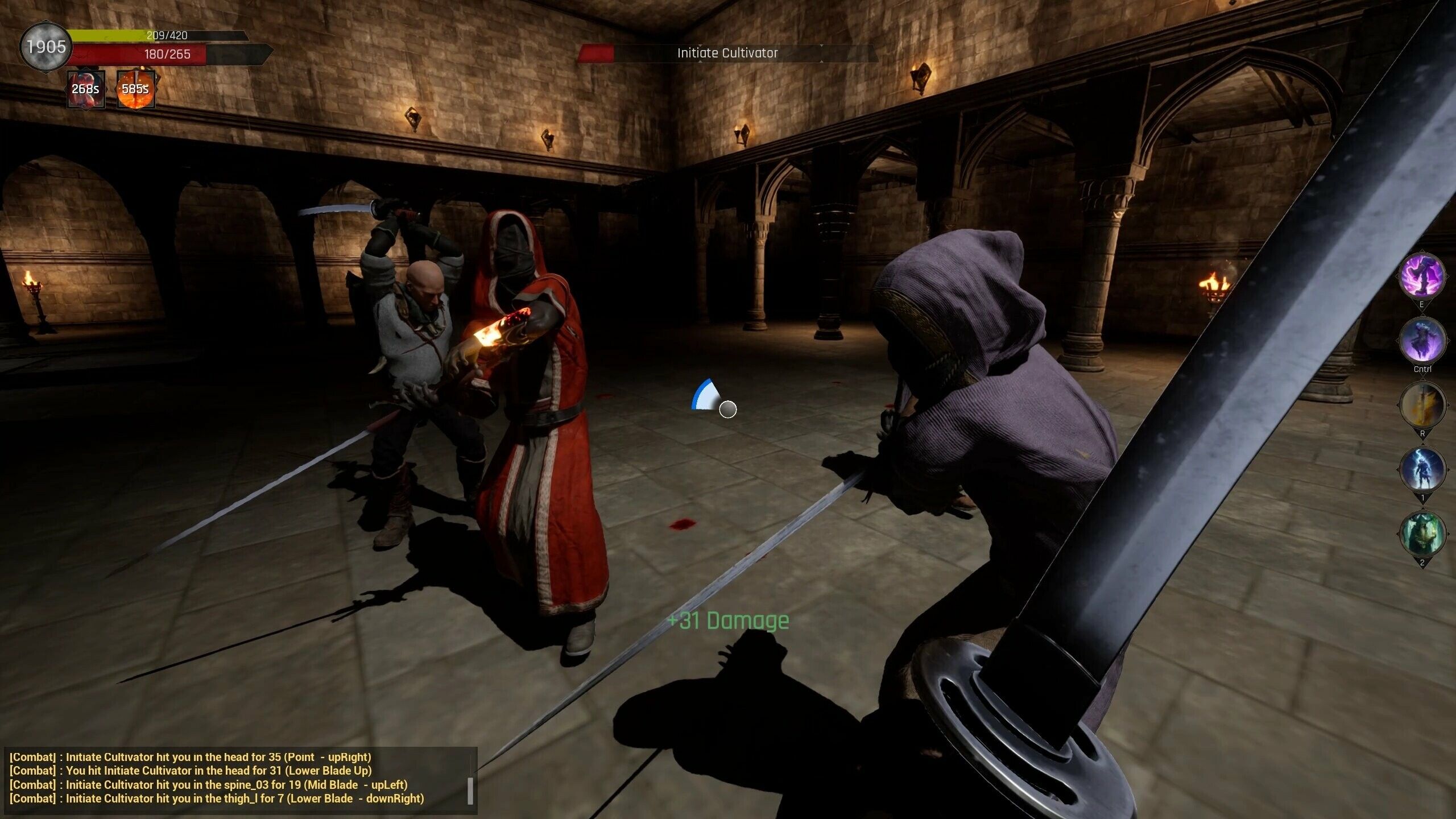Viewport: 1456px width, 819px height.
Task: Grab the combat log scrollbar handle
Action: (470, 791)
